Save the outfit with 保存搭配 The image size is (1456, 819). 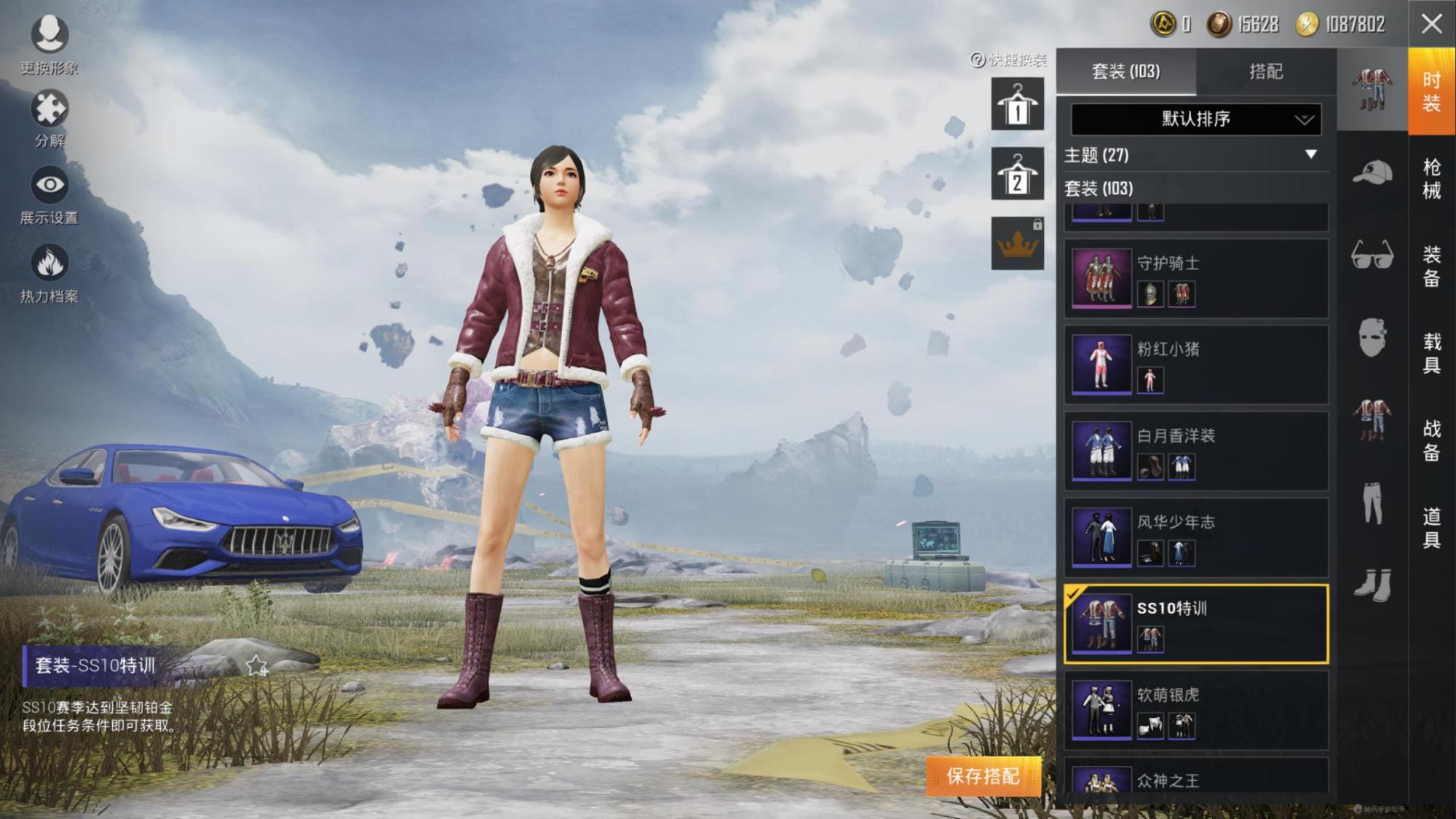(x=983, y=776)
